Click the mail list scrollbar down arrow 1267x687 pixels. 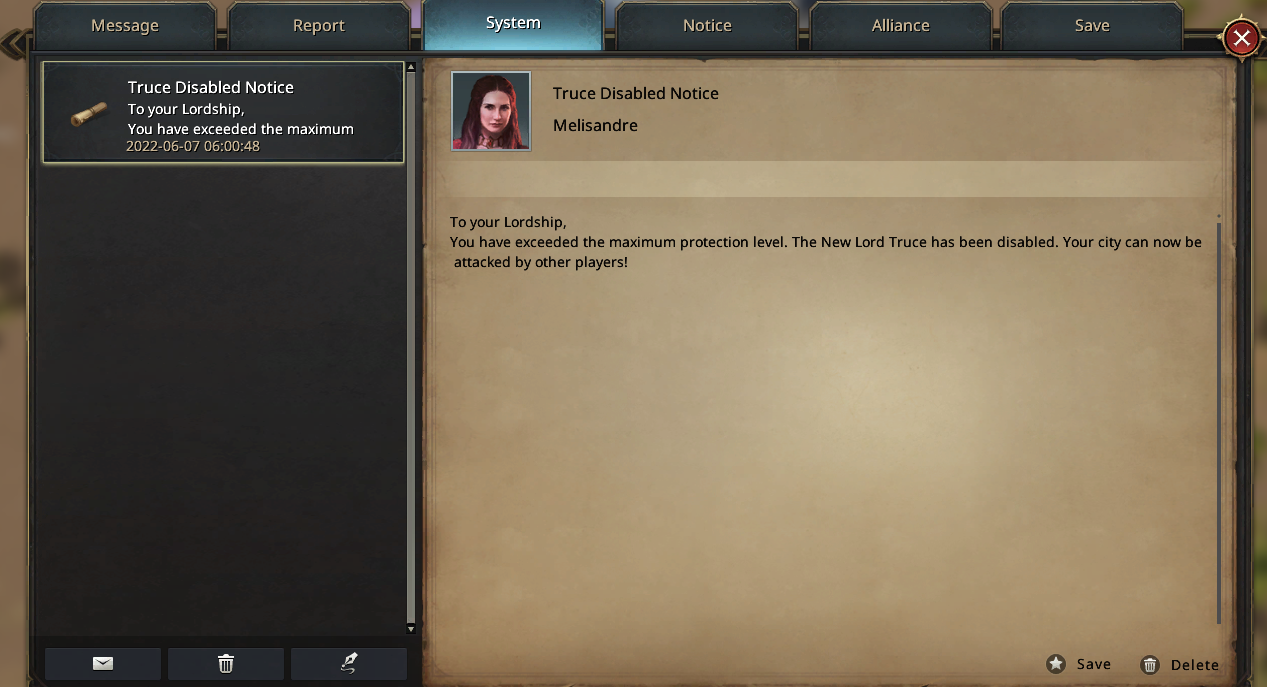tap(411, 629)
